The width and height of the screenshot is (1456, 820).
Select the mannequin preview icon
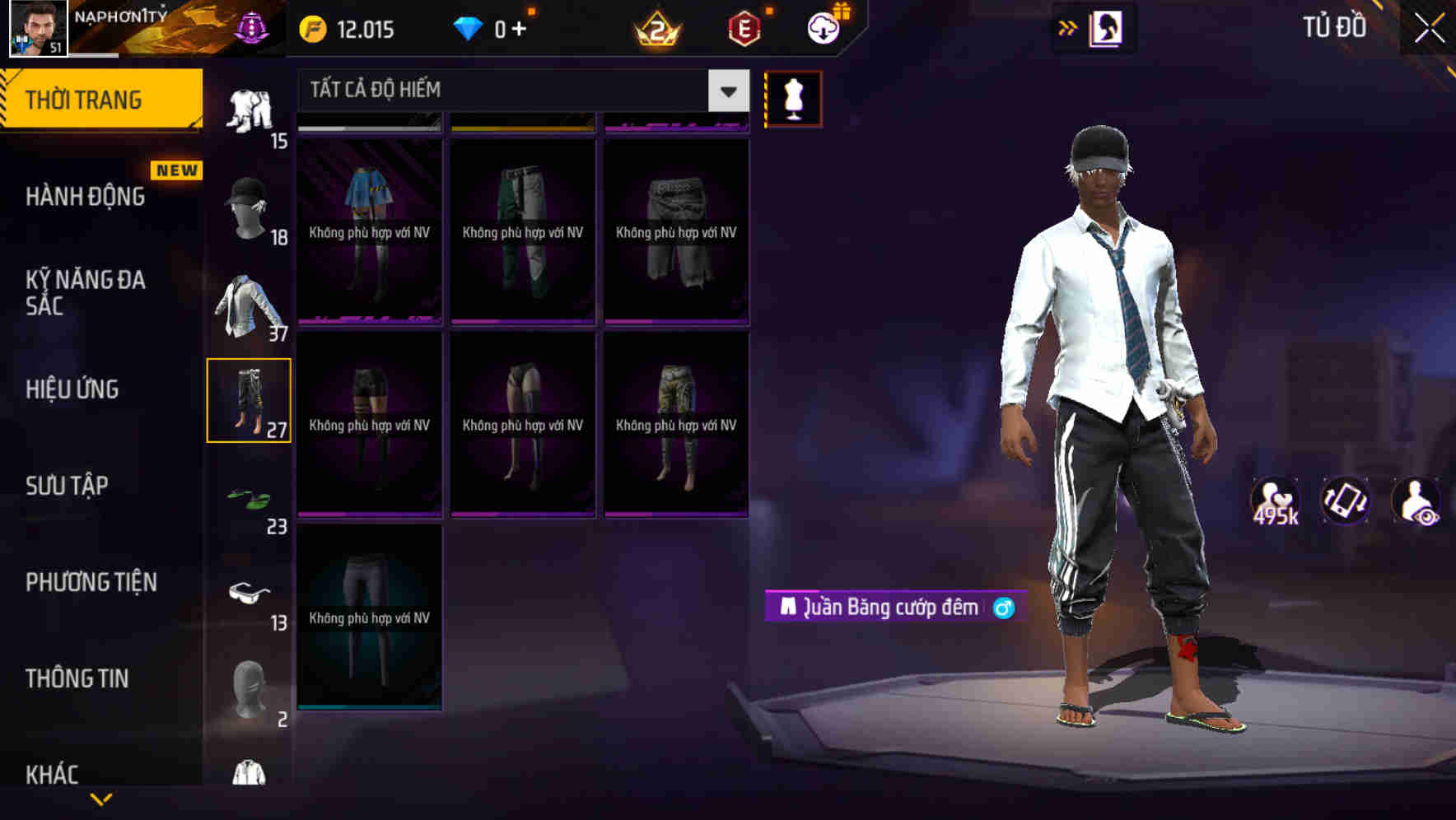point(793,97)
